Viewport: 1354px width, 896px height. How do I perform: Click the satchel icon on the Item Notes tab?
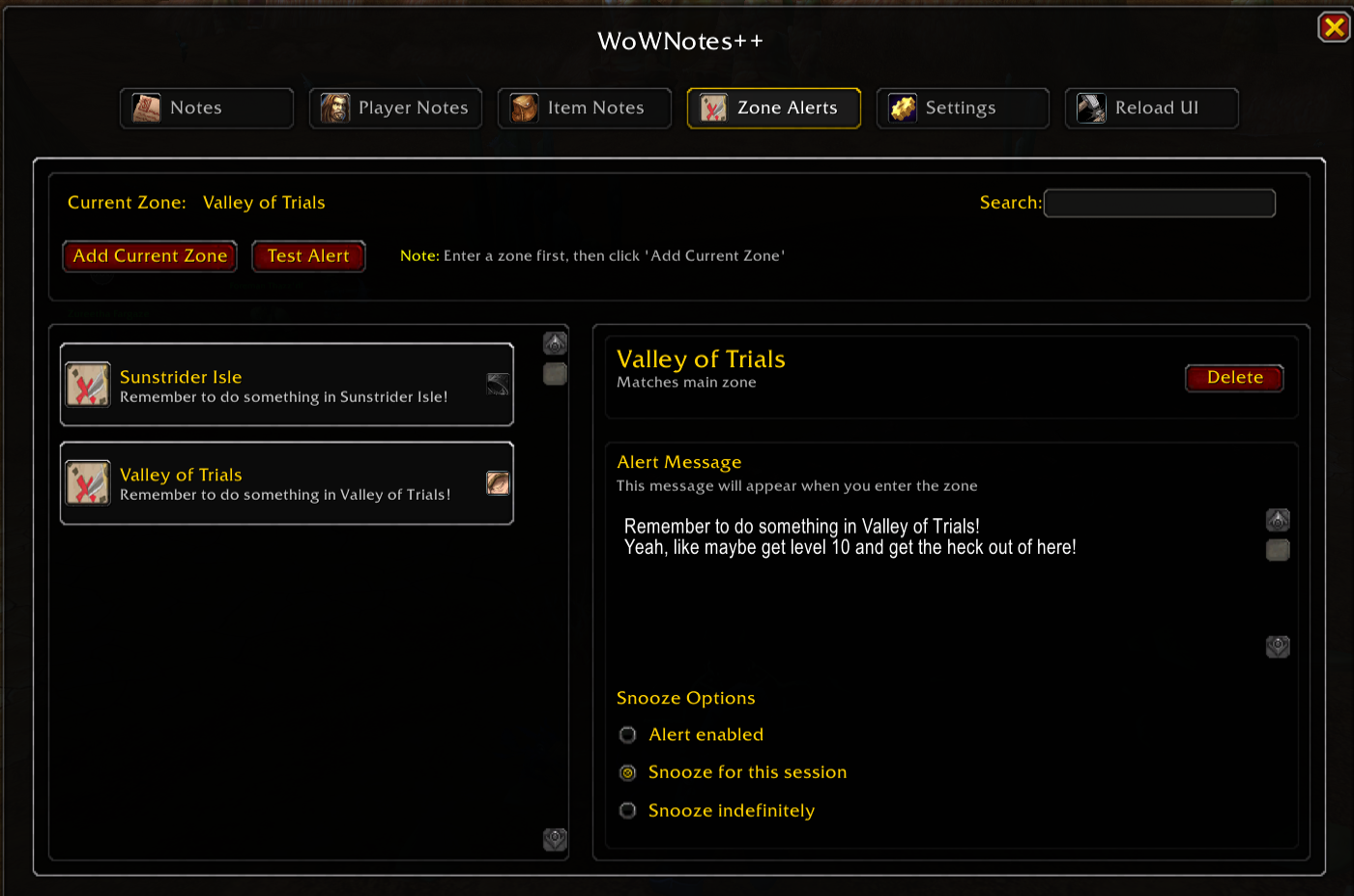pyautogui.click(x=523, y=107)
